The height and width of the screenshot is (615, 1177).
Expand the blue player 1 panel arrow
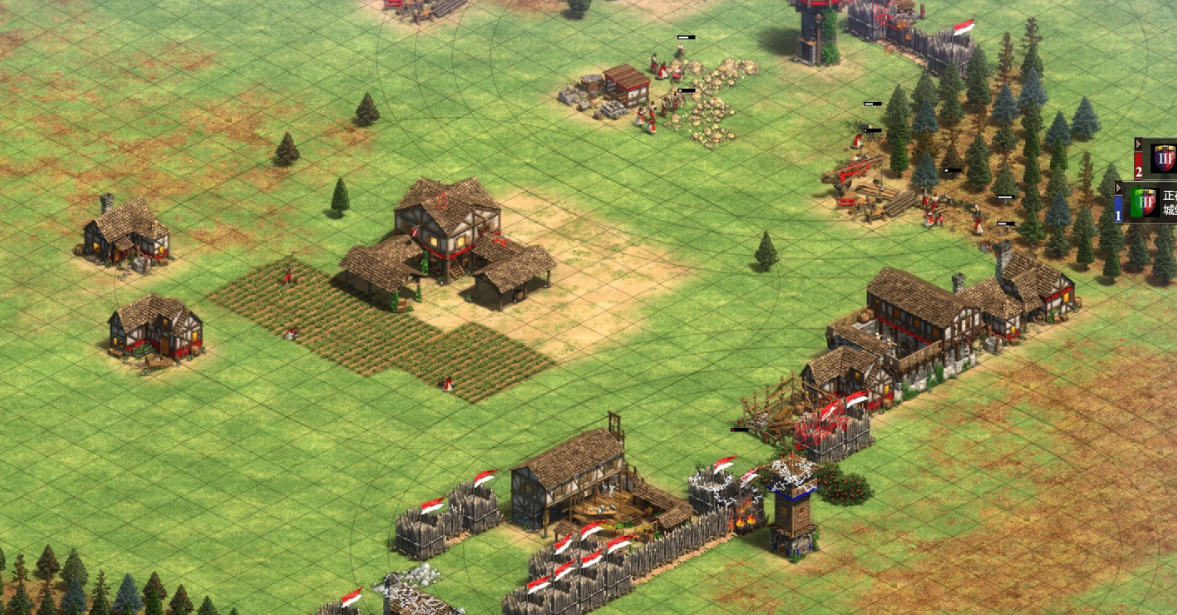click(1119, 188)
